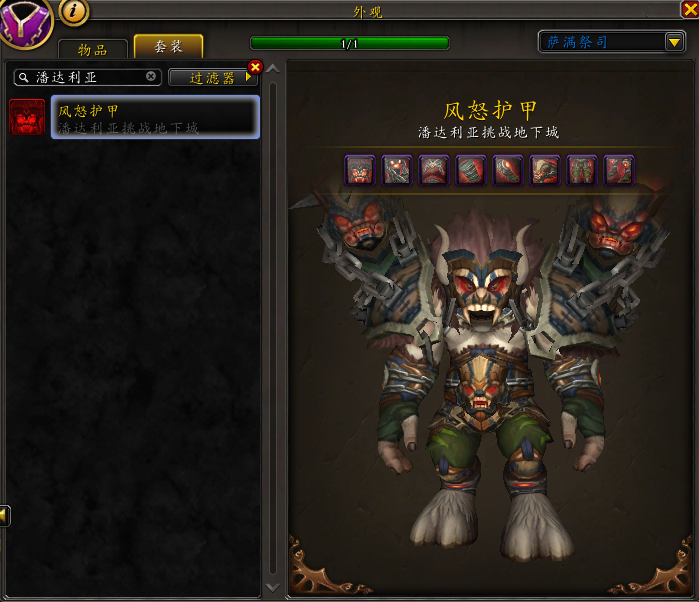Viewport: 699px width, 602px height.
Task: Choose the chest armor item icon
Action: click(434, 170)
